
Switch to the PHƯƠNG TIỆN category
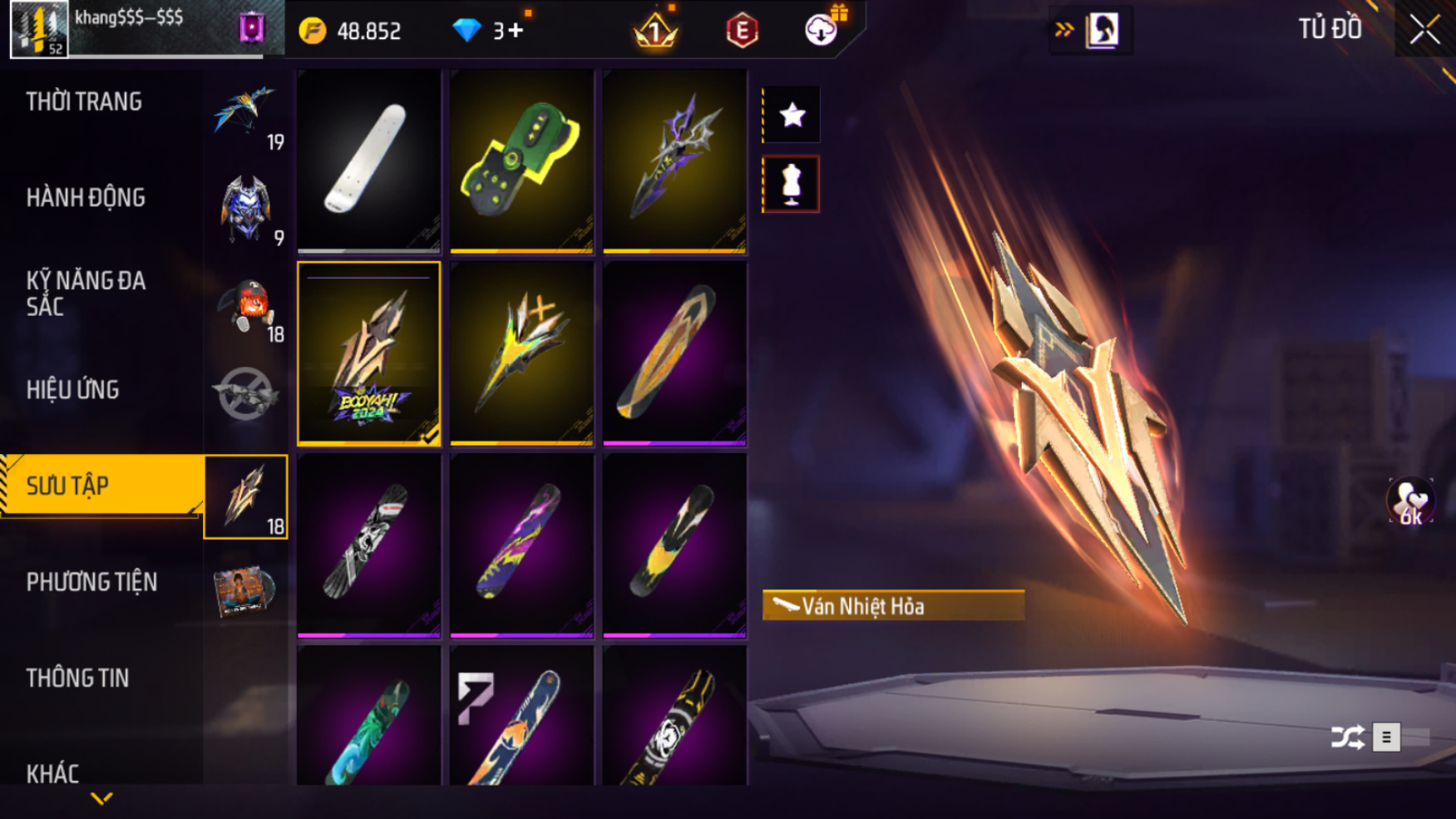(x=91, y=582)
